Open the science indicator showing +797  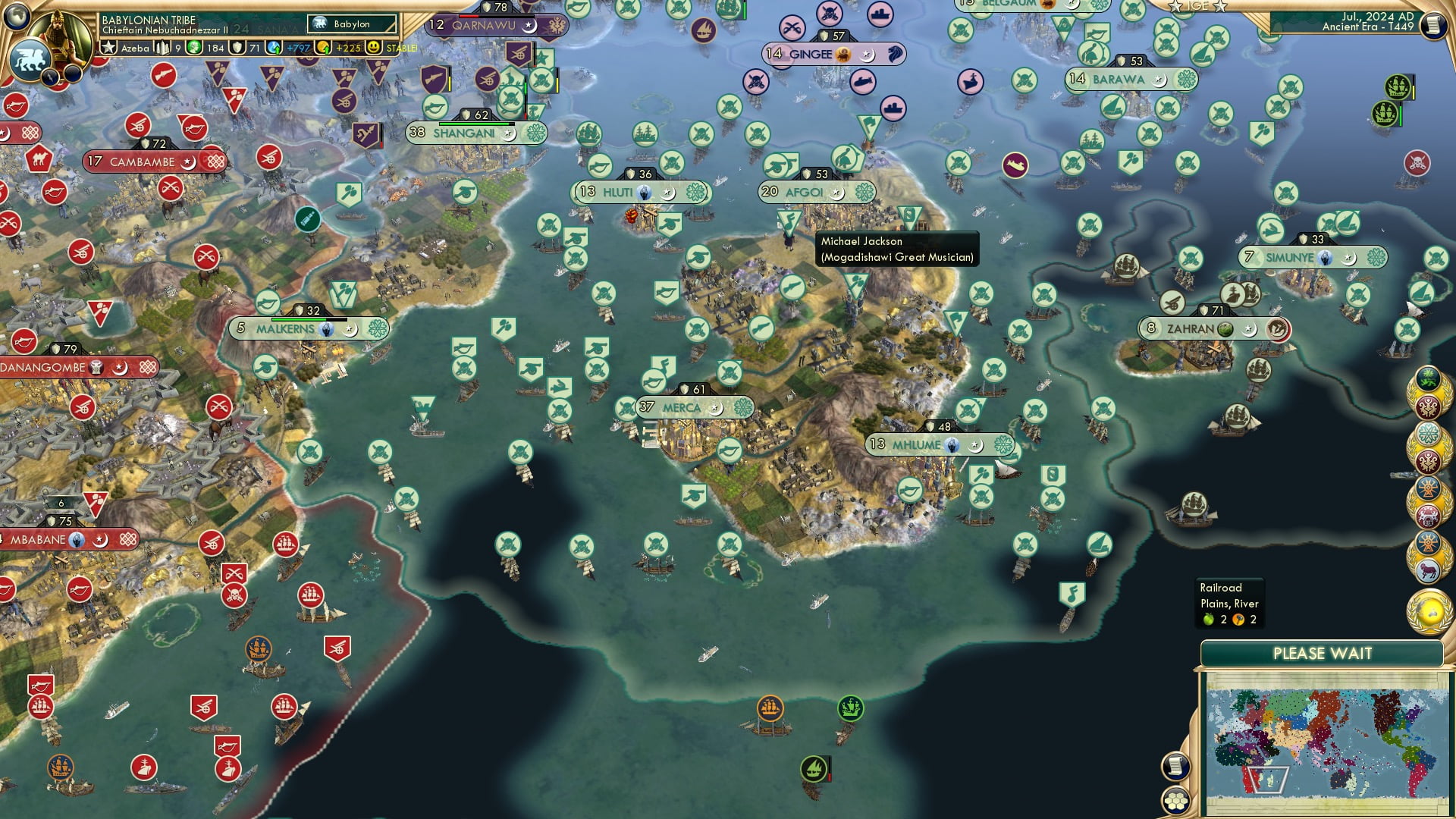coord(275,48)
